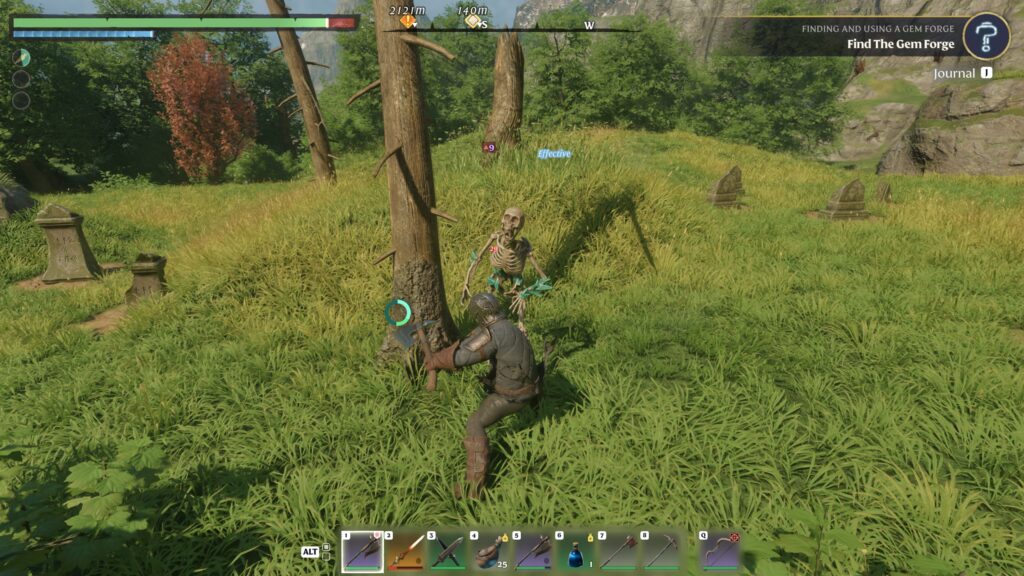Equip the tool in hotbar slot 7
The width and height of the screenshot is (1024, 576).
pos(619,551)
